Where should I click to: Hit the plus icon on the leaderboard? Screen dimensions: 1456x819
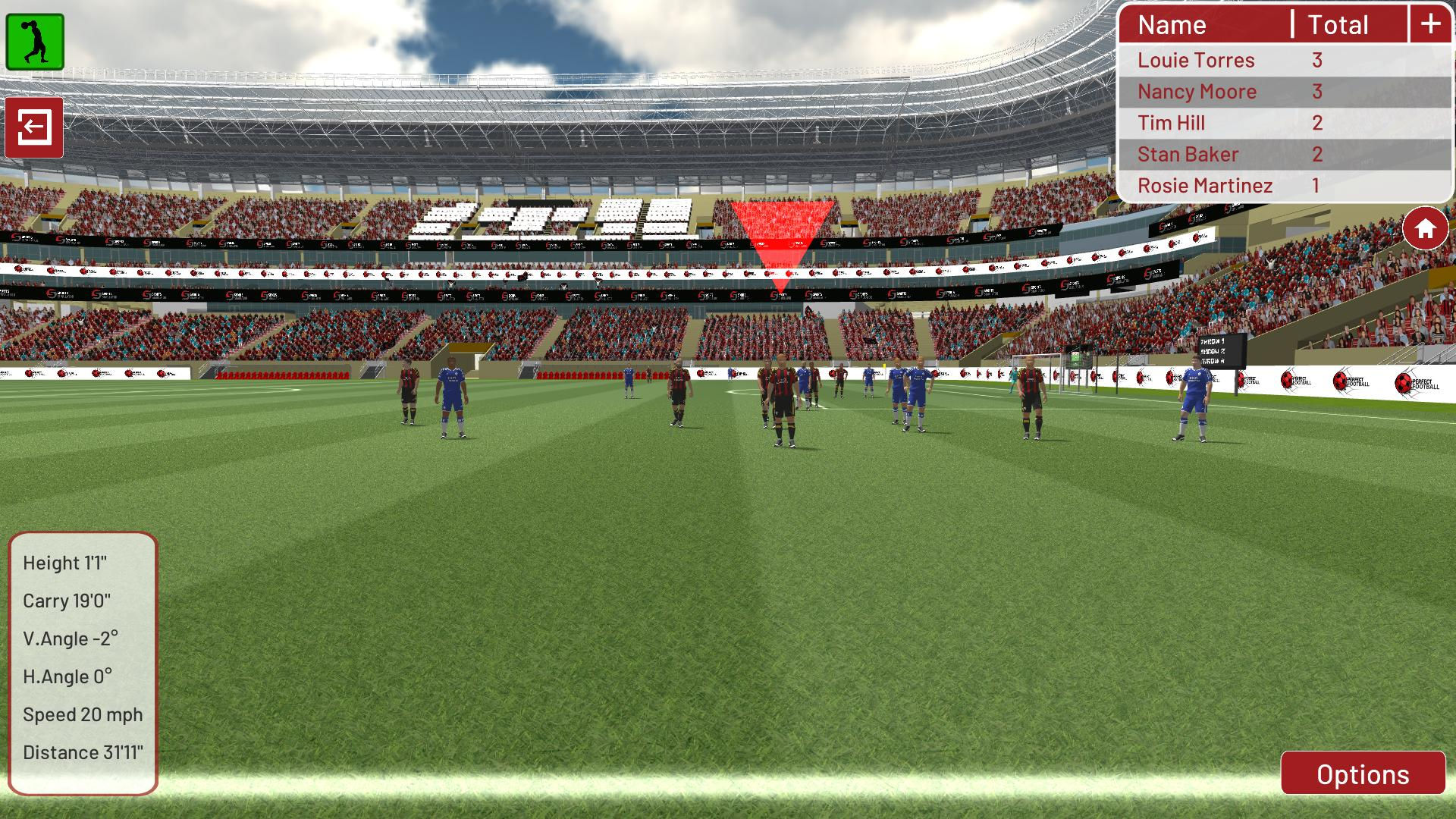[x=1429, y=24]
